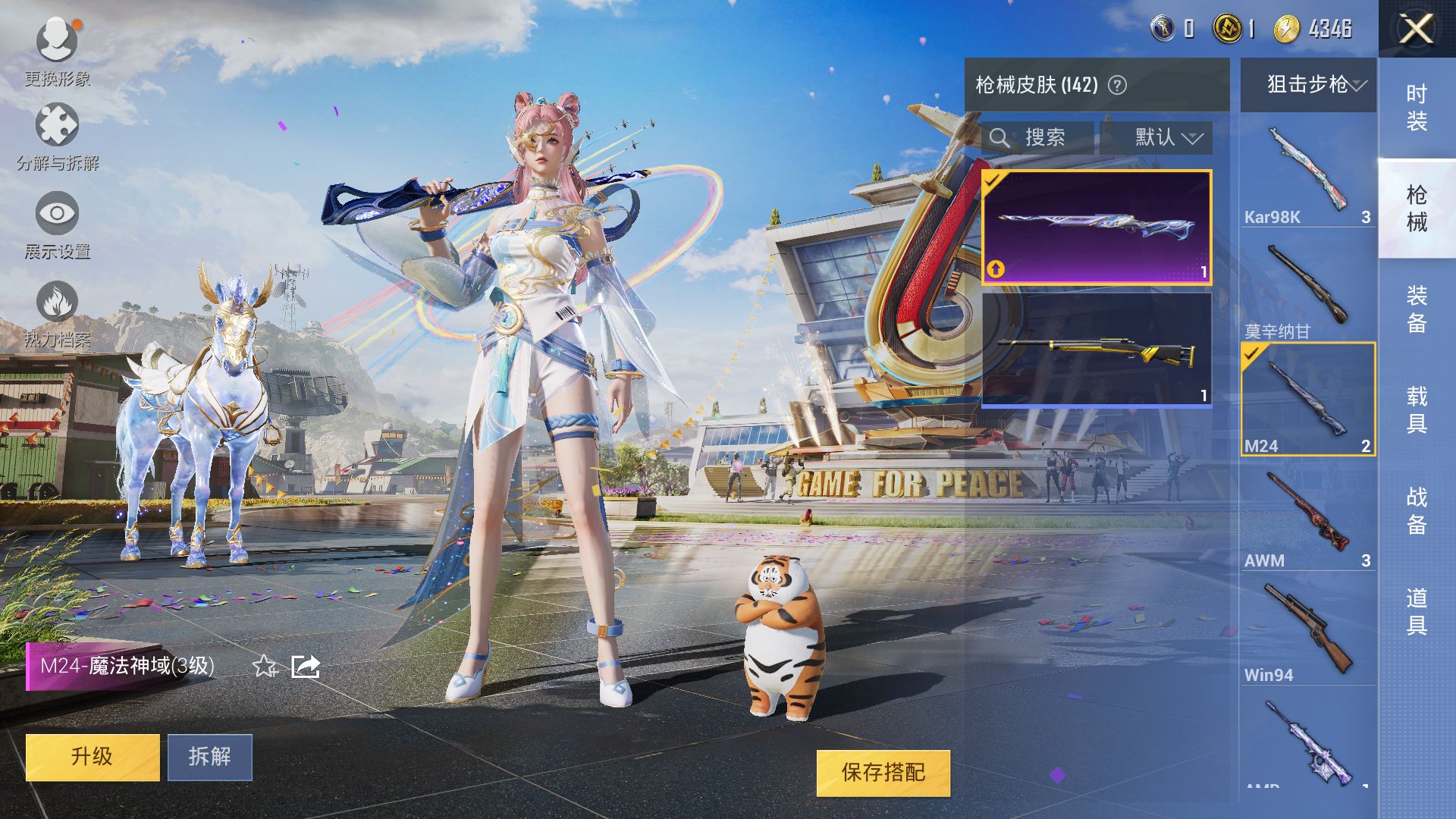The image size is (1456, 819).
Task: Open 展示设置 display settings
Action: (57, 223)
